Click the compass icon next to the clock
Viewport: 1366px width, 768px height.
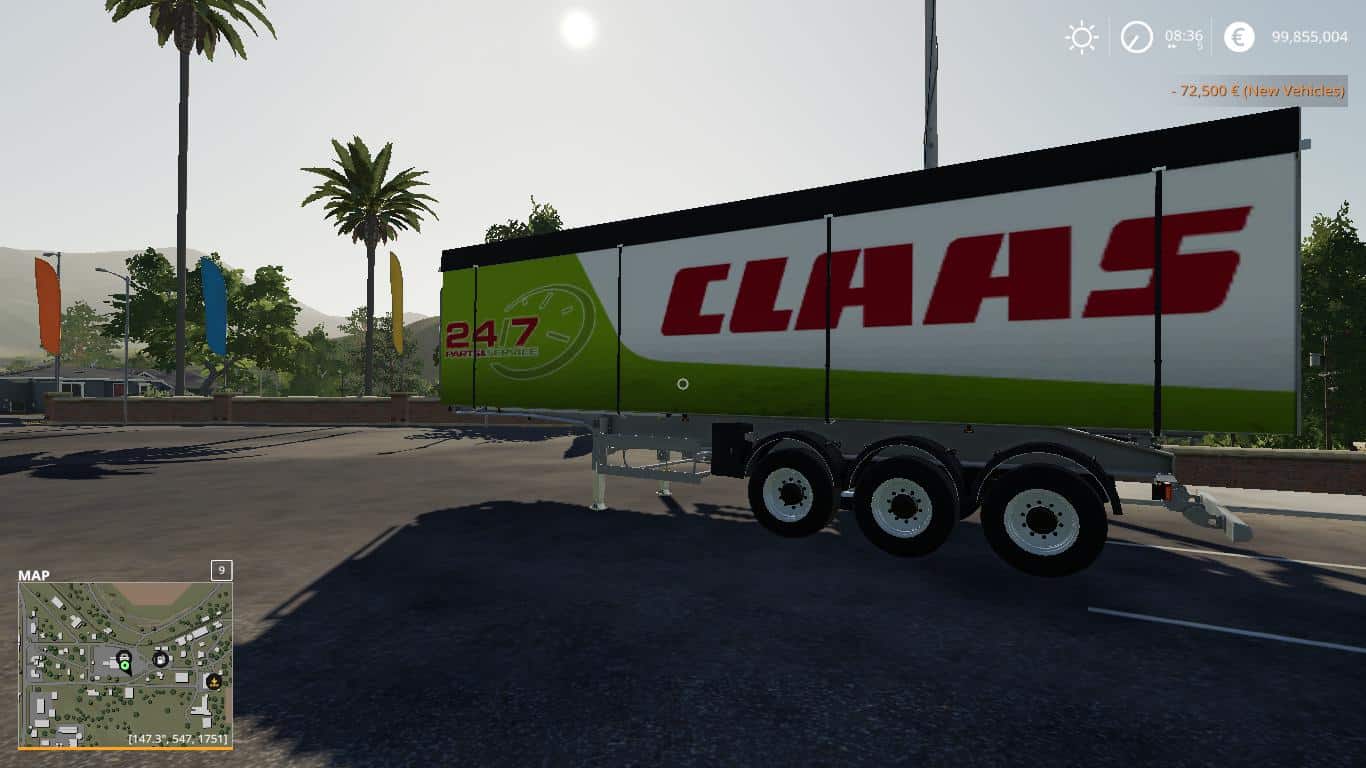(x=1136, y=38)
